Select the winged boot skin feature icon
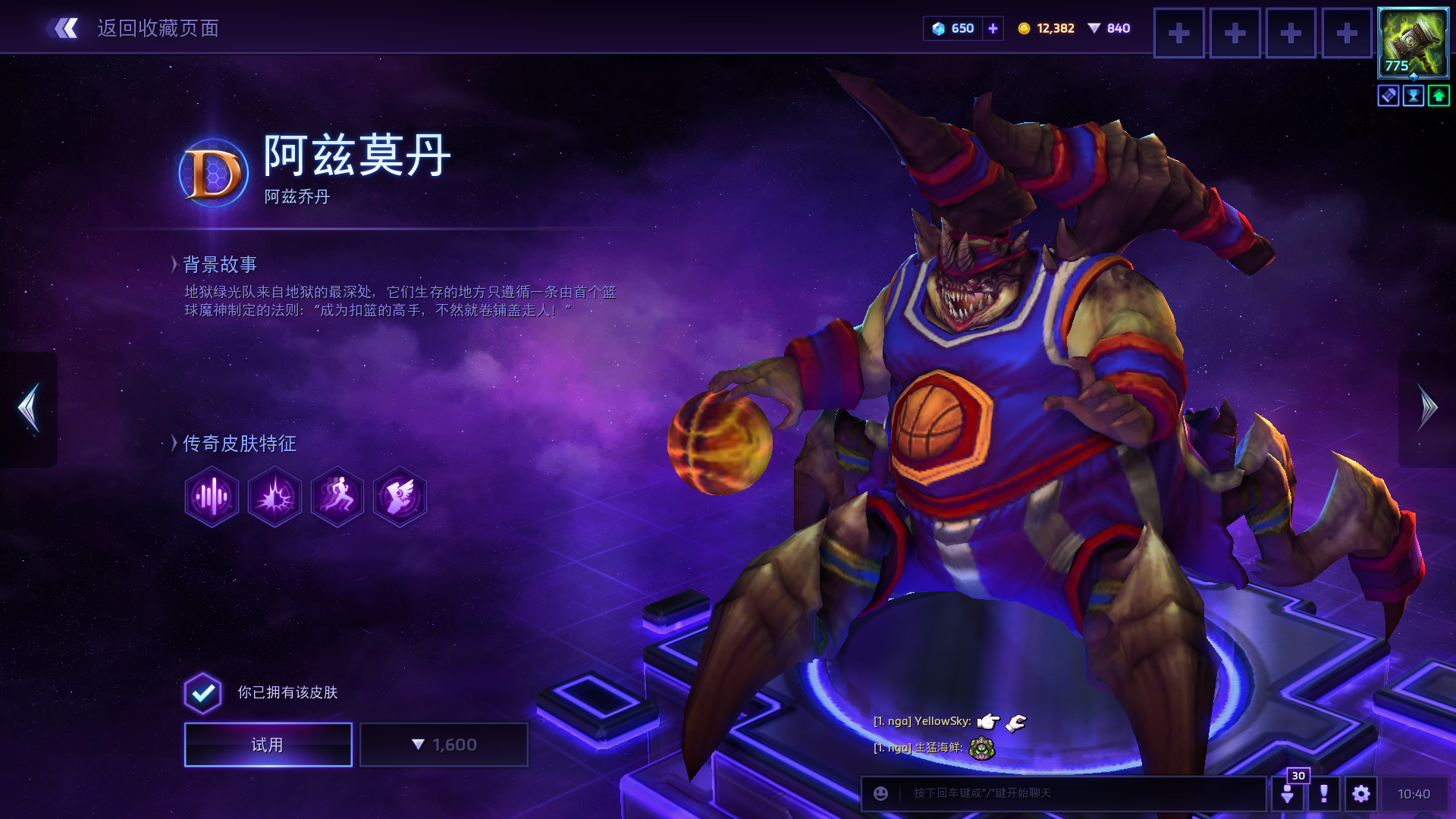Viewport: 1456px width, 819px height. click(x=400, y=497)
